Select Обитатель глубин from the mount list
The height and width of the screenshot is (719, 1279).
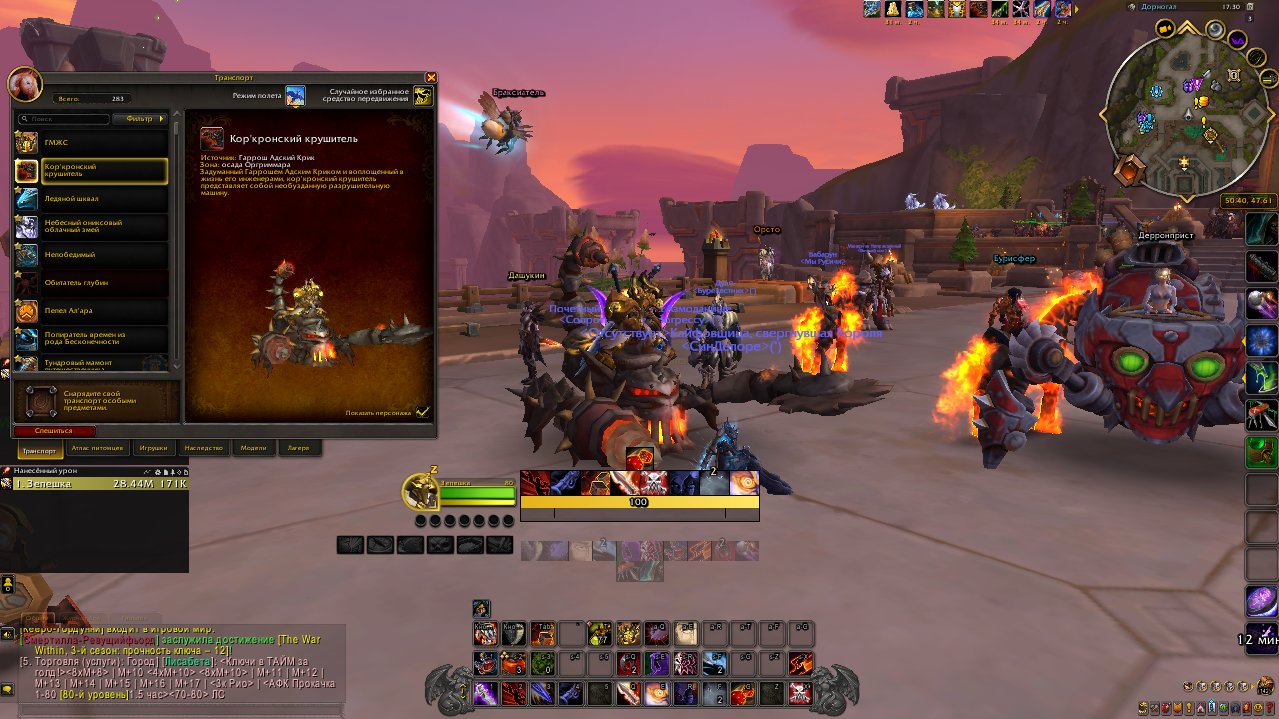tap(91, 283)
